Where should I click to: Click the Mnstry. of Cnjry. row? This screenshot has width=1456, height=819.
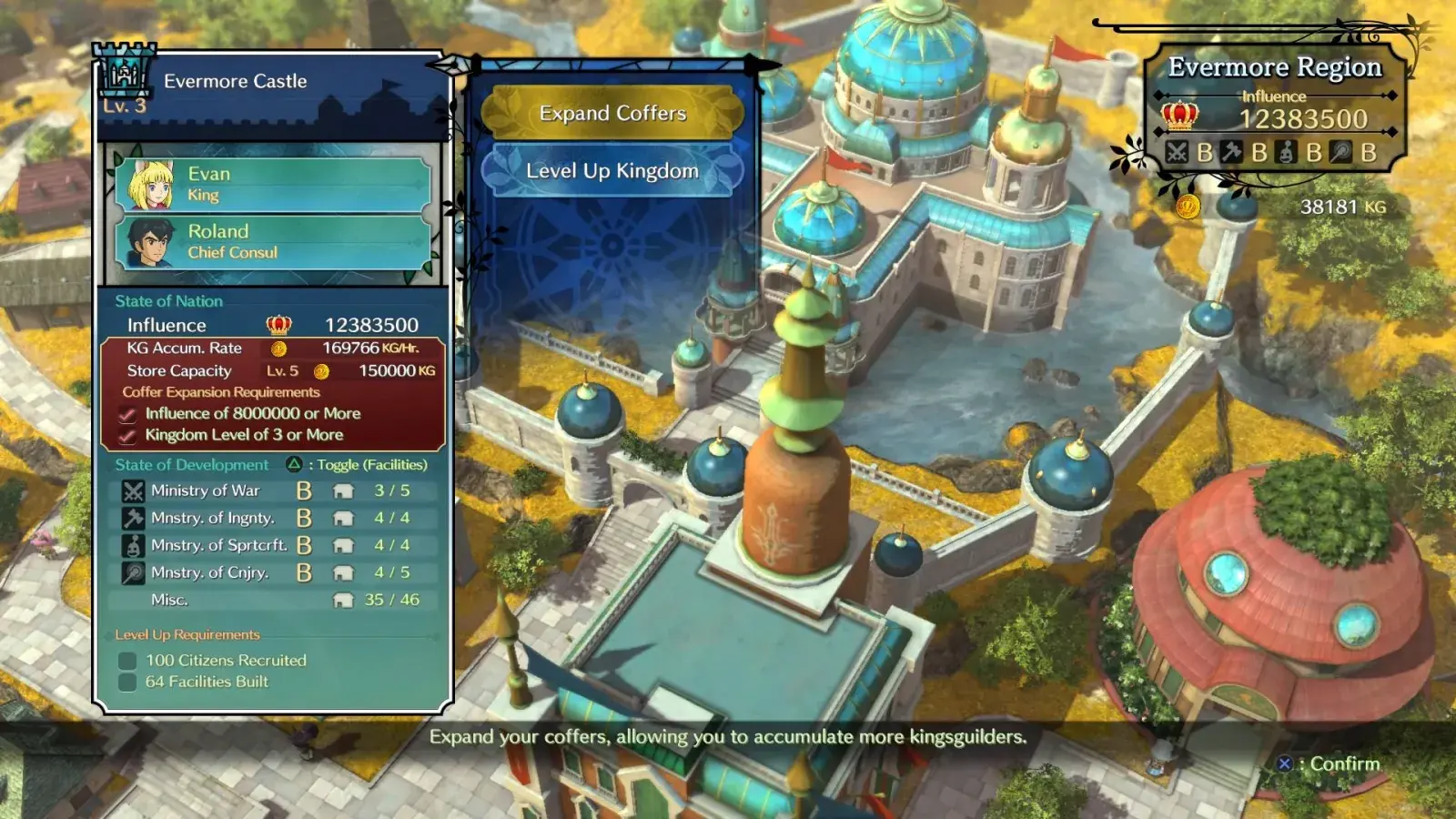(273, 572)
